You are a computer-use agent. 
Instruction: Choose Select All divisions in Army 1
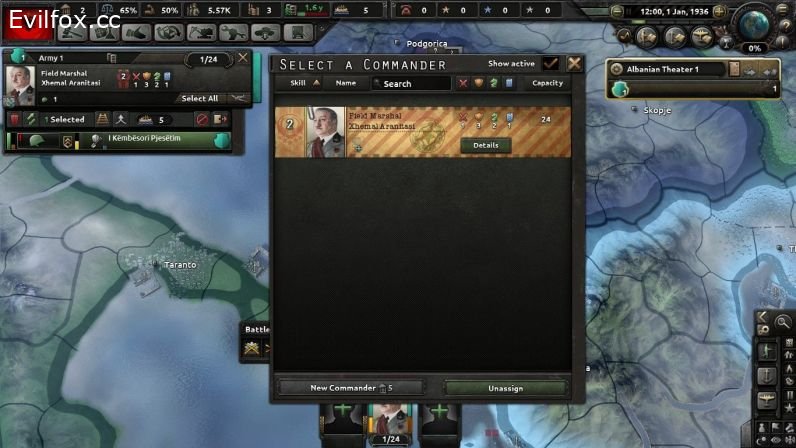[200, 98]
